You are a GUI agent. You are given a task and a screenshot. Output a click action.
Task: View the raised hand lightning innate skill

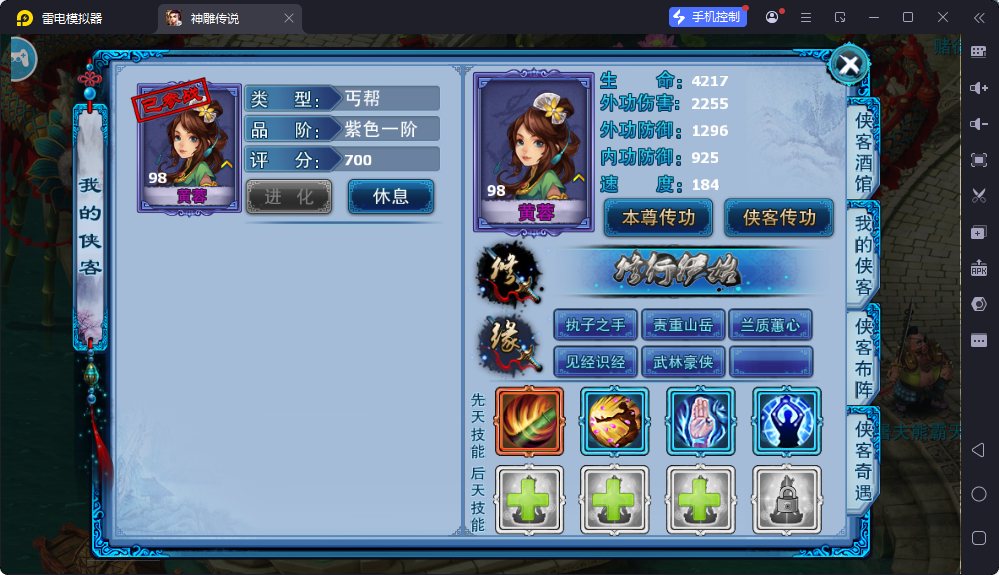(701, 421)
